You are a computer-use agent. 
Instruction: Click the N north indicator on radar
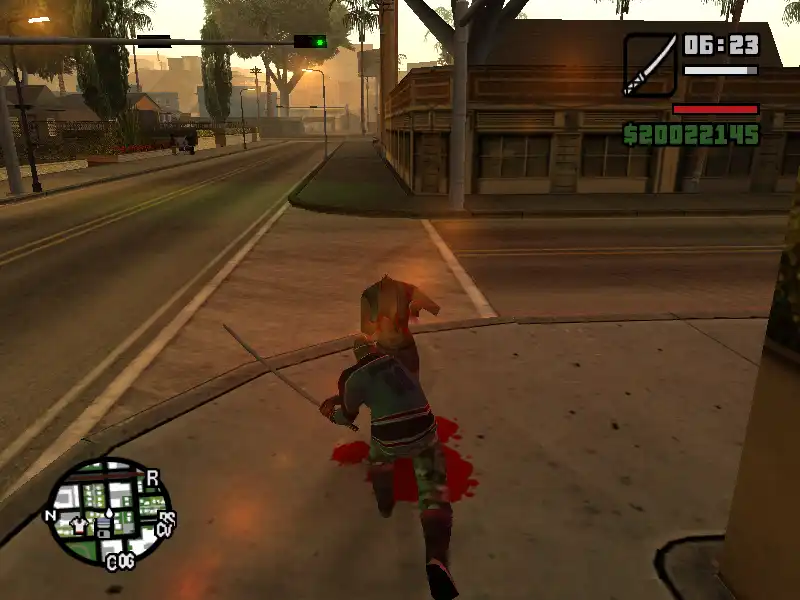[50, 516]
